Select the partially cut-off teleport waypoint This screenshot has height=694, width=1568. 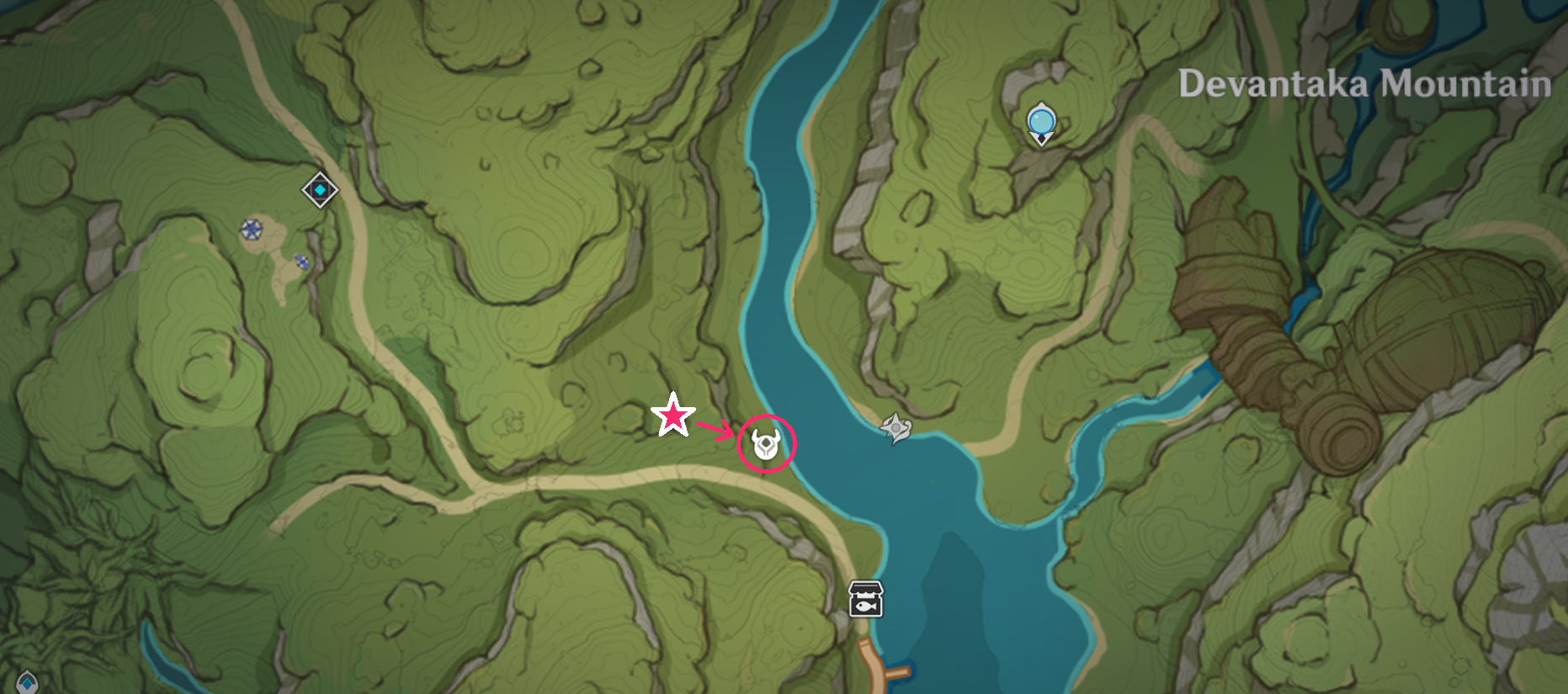[x=27, y=682]
